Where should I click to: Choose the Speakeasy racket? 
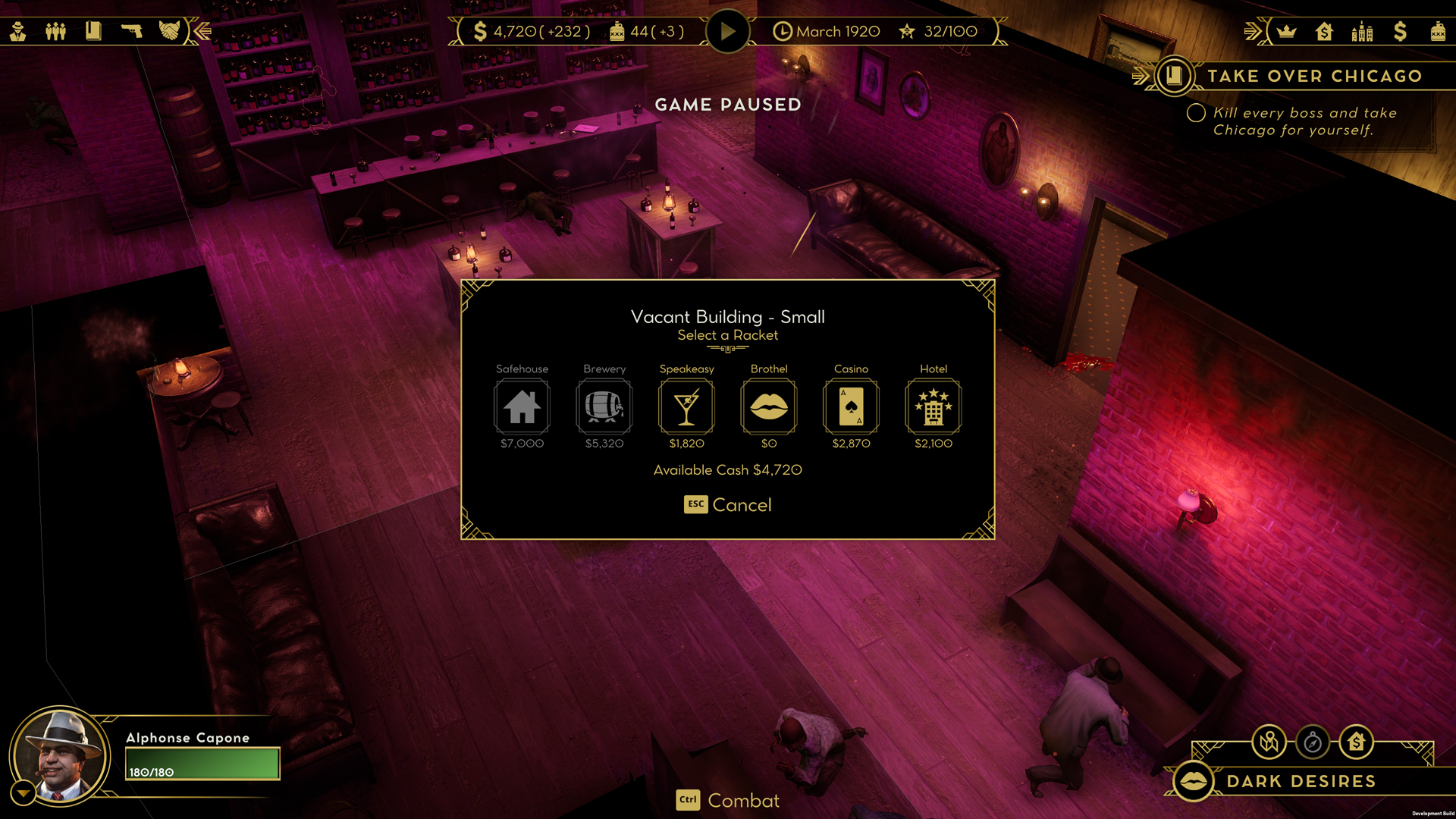pos(686,407)
